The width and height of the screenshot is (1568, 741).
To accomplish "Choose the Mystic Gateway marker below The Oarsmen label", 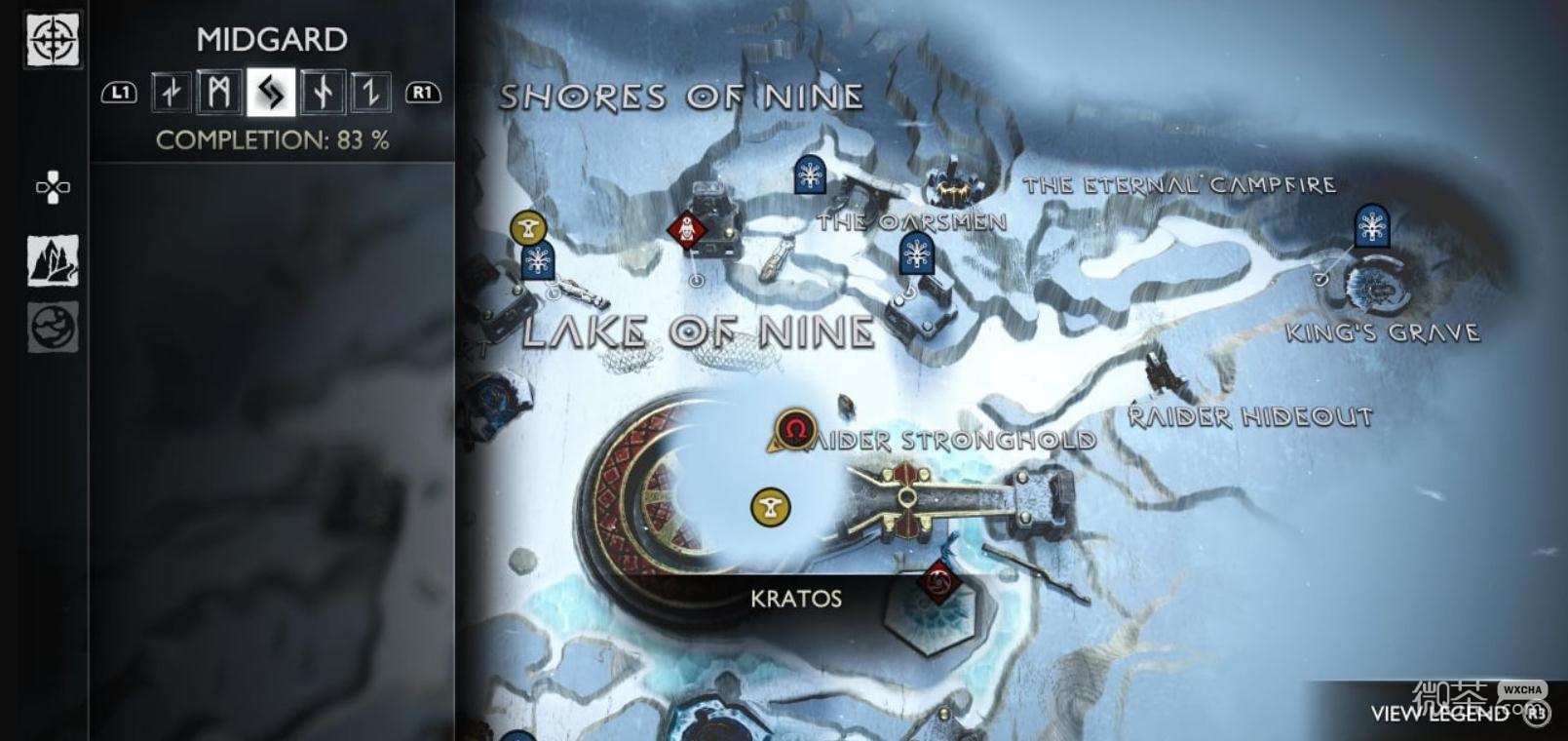I will point(916,254).
